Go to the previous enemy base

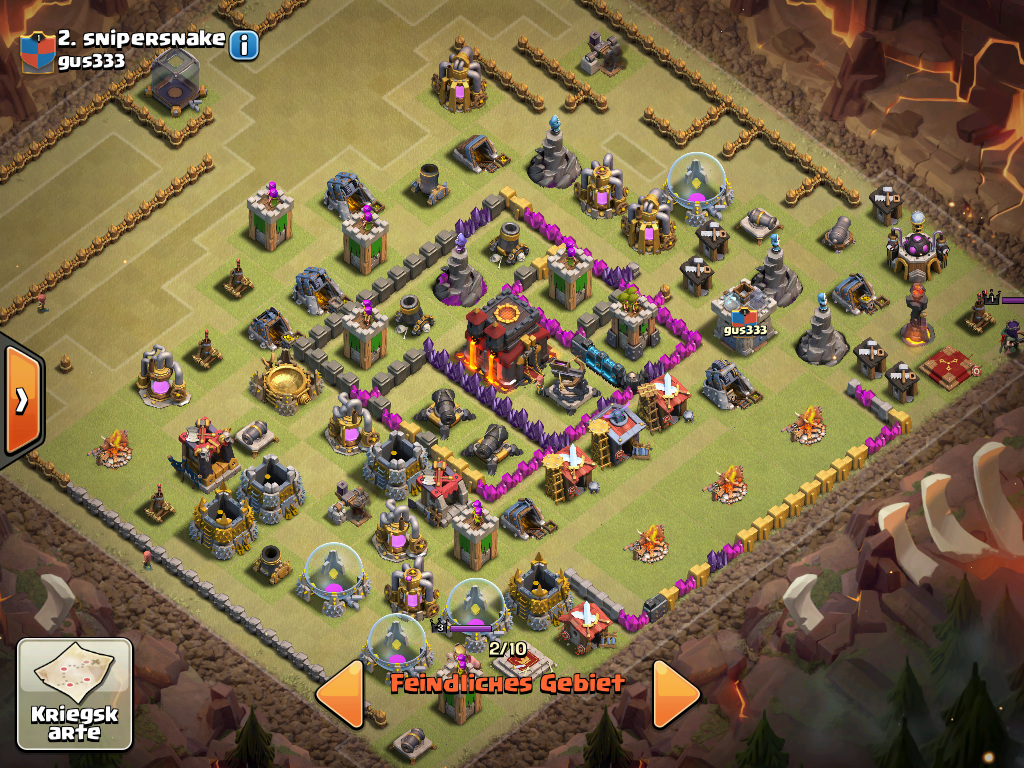340,692
